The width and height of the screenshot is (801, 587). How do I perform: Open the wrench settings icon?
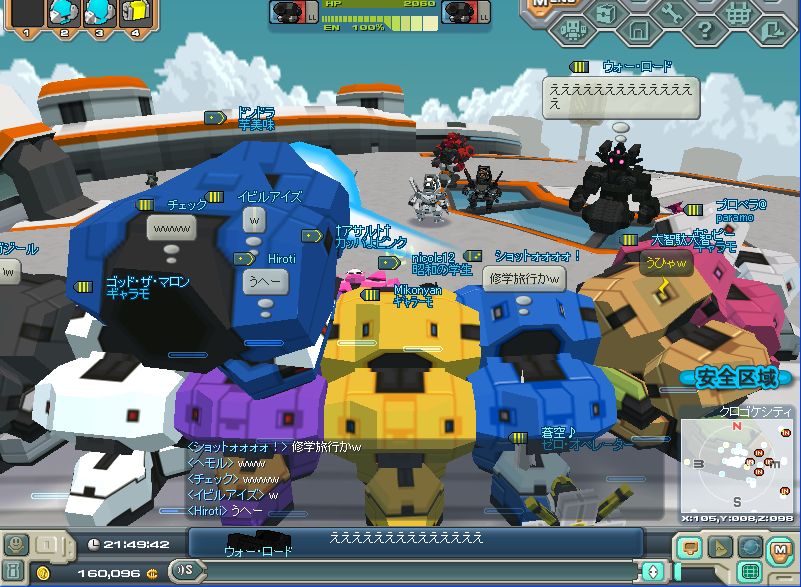(671, 12)
